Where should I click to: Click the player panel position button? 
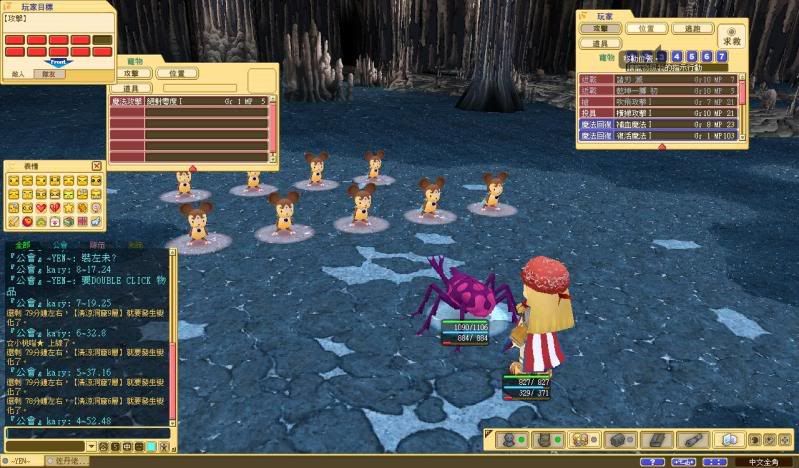click(x=647, y=29)
